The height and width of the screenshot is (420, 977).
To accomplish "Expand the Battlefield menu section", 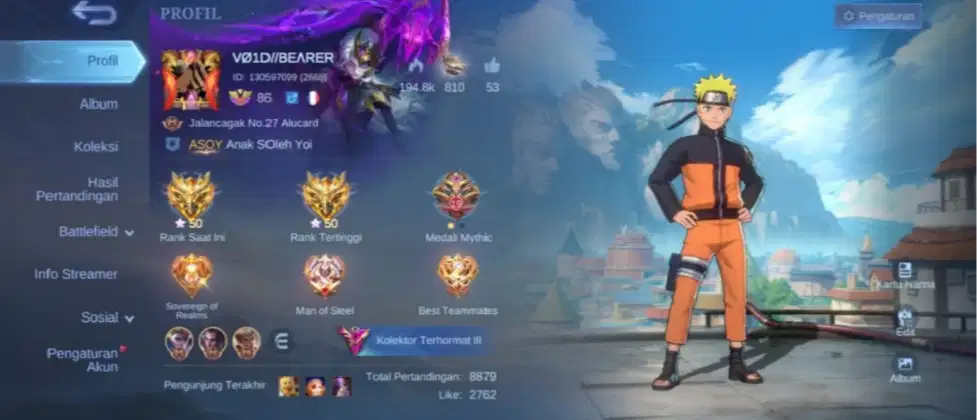I will (x=95, y=232).
